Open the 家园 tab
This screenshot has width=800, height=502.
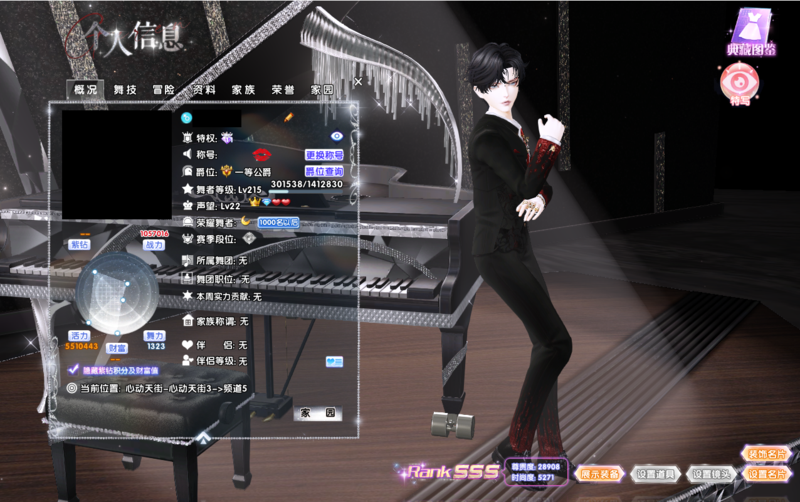click(x=322, y=90)
